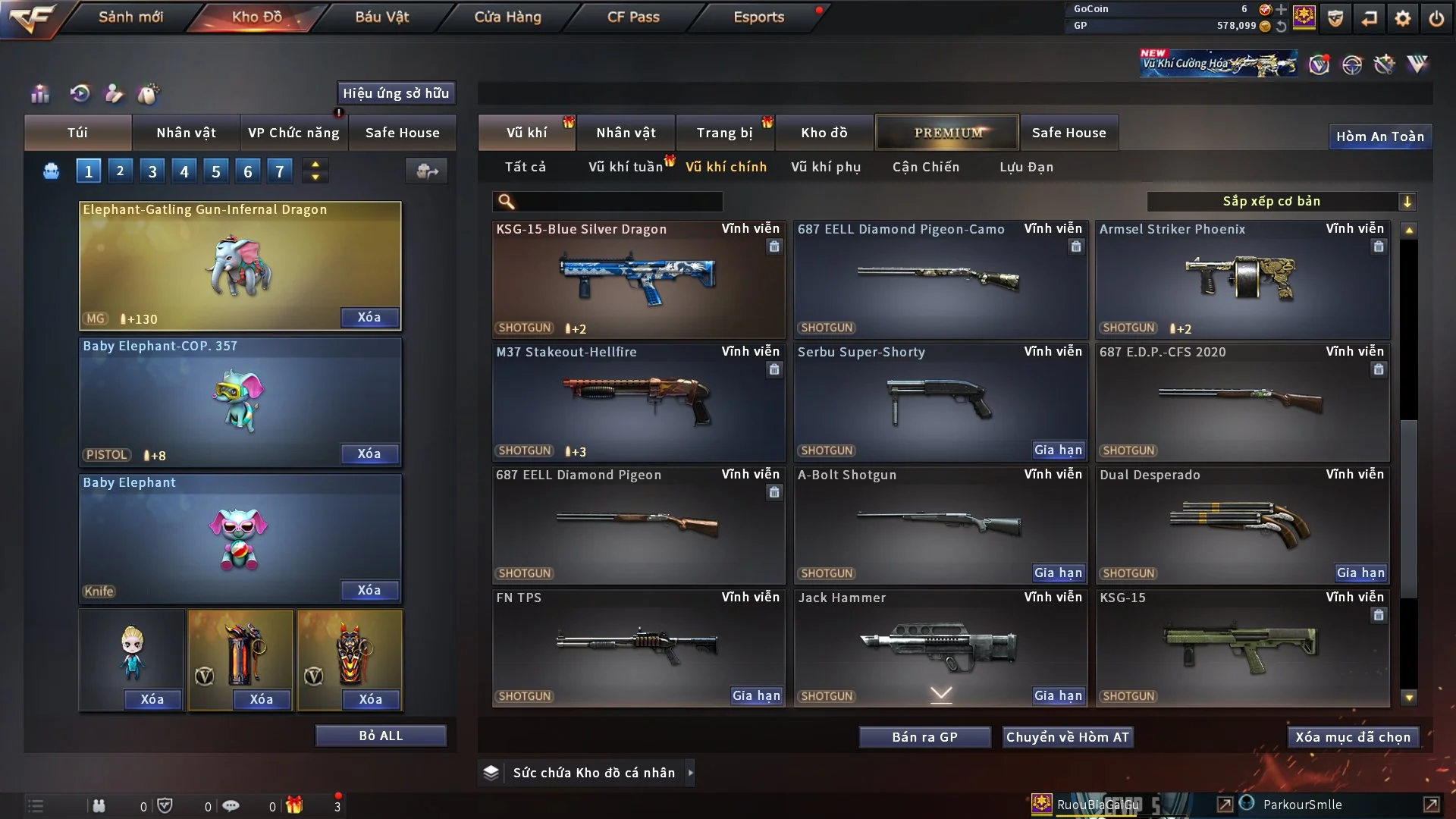Open the CF Pass menu
The image size is (1456, 819).
(x=633, y=17)
